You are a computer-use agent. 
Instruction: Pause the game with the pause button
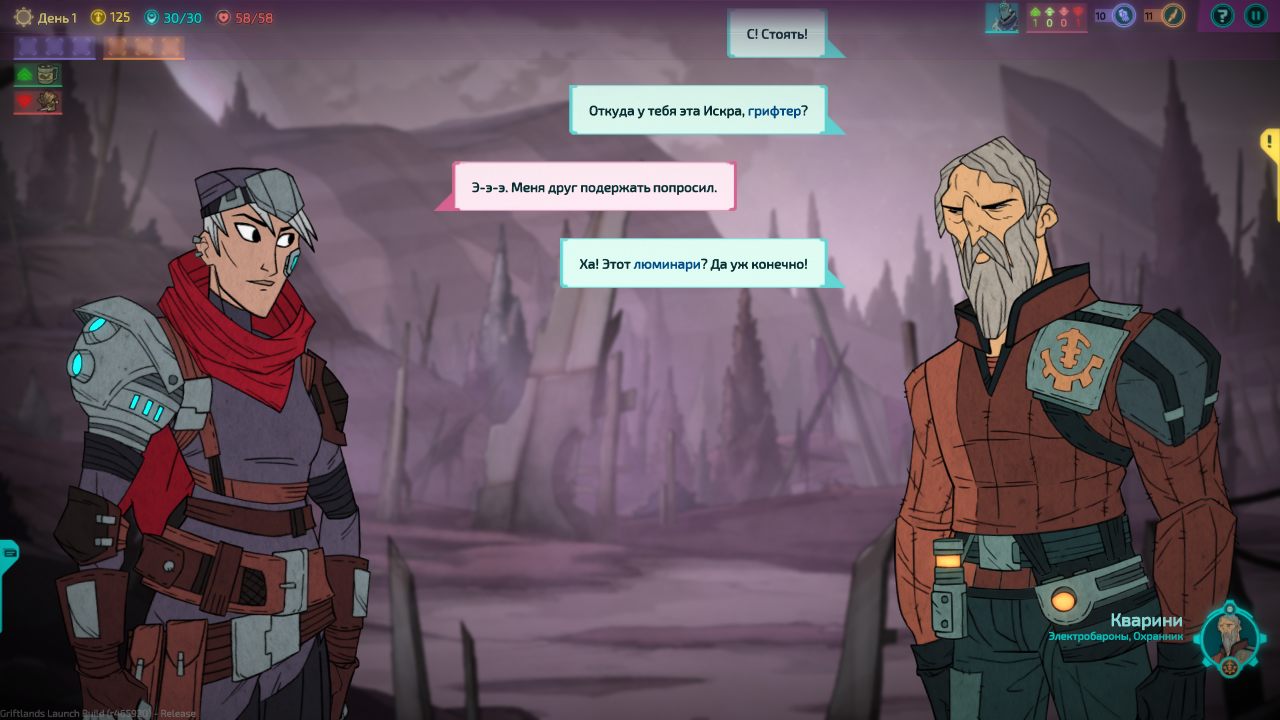pos(1255,15)
